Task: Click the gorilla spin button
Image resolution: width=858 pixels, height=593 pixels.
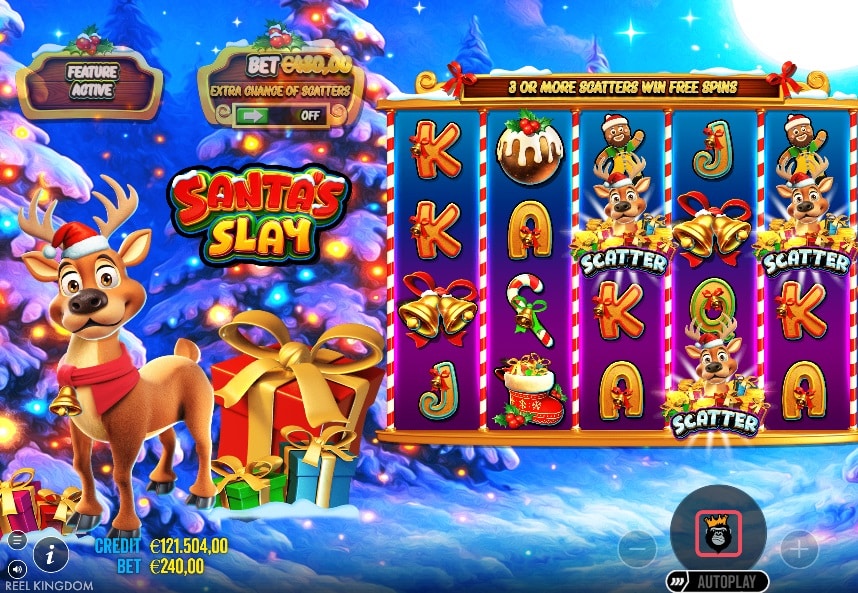Action: coord(717,533)
